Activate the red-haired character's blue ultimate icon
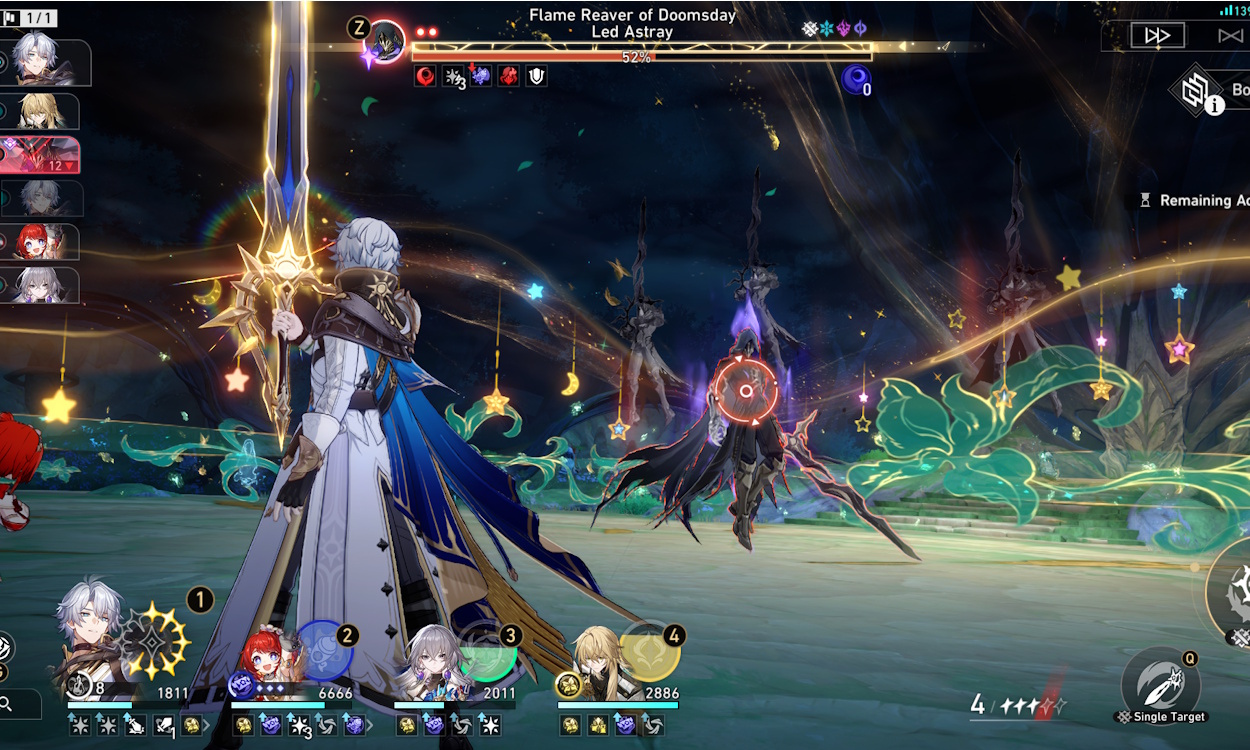This screenshot has width=1250, height=750. click(x=324, y=650)
